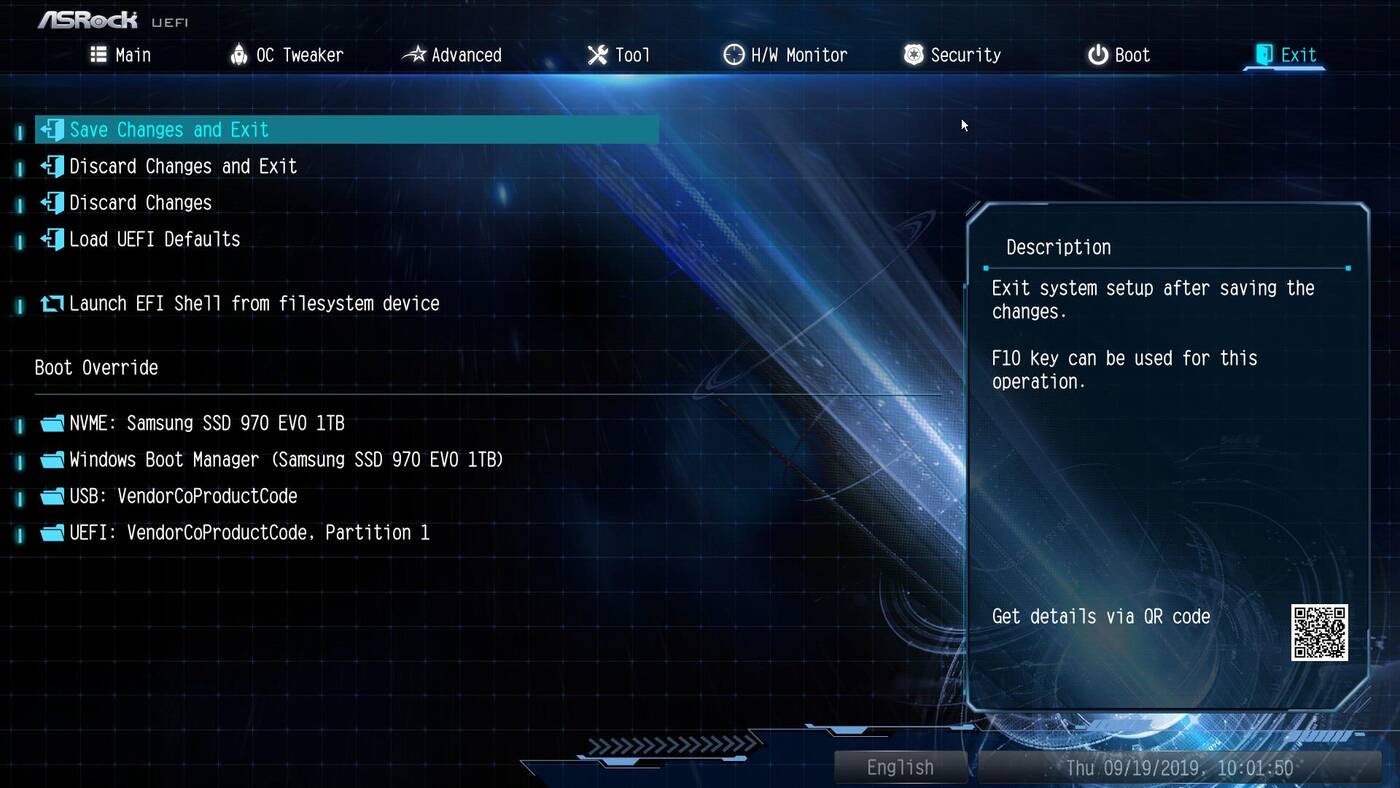Click the QR code for details
The image size is (1400, 788).
(1319, 632)
